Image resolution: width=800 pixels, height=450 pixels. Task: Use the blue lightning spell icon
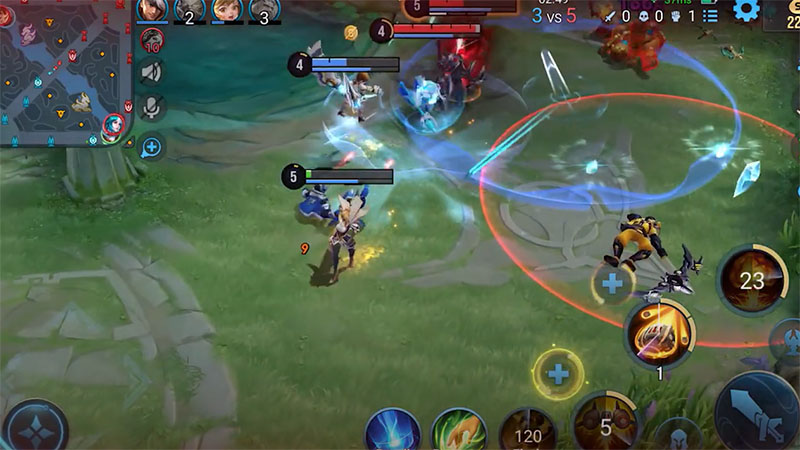click(392, 432)
